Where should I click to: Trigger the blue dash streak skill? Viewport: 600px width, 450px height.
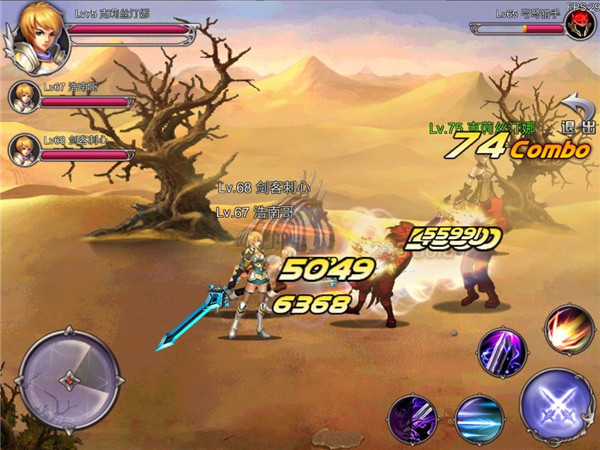pos(478,416)
